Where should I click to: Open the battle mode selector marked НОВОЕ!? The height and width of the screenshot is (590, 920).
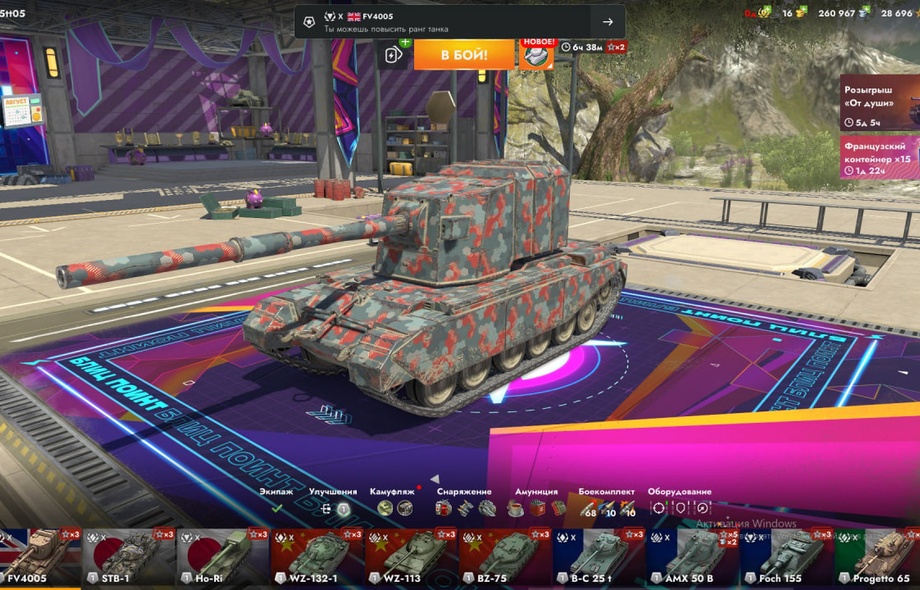click(536, 54)
